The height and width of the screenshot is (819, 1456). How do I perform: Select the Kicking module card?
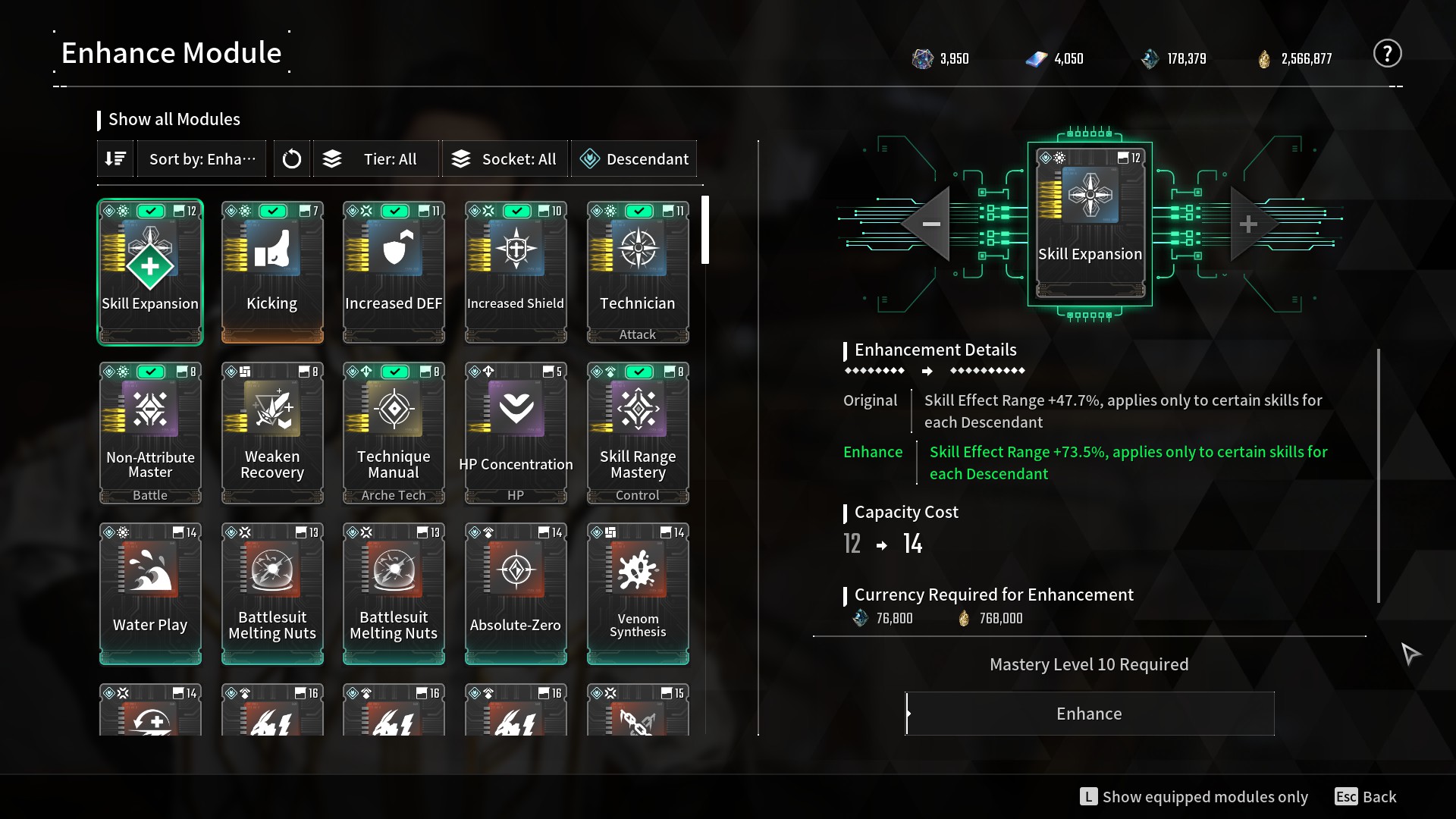pyautogui.click(x=272, y=271)
